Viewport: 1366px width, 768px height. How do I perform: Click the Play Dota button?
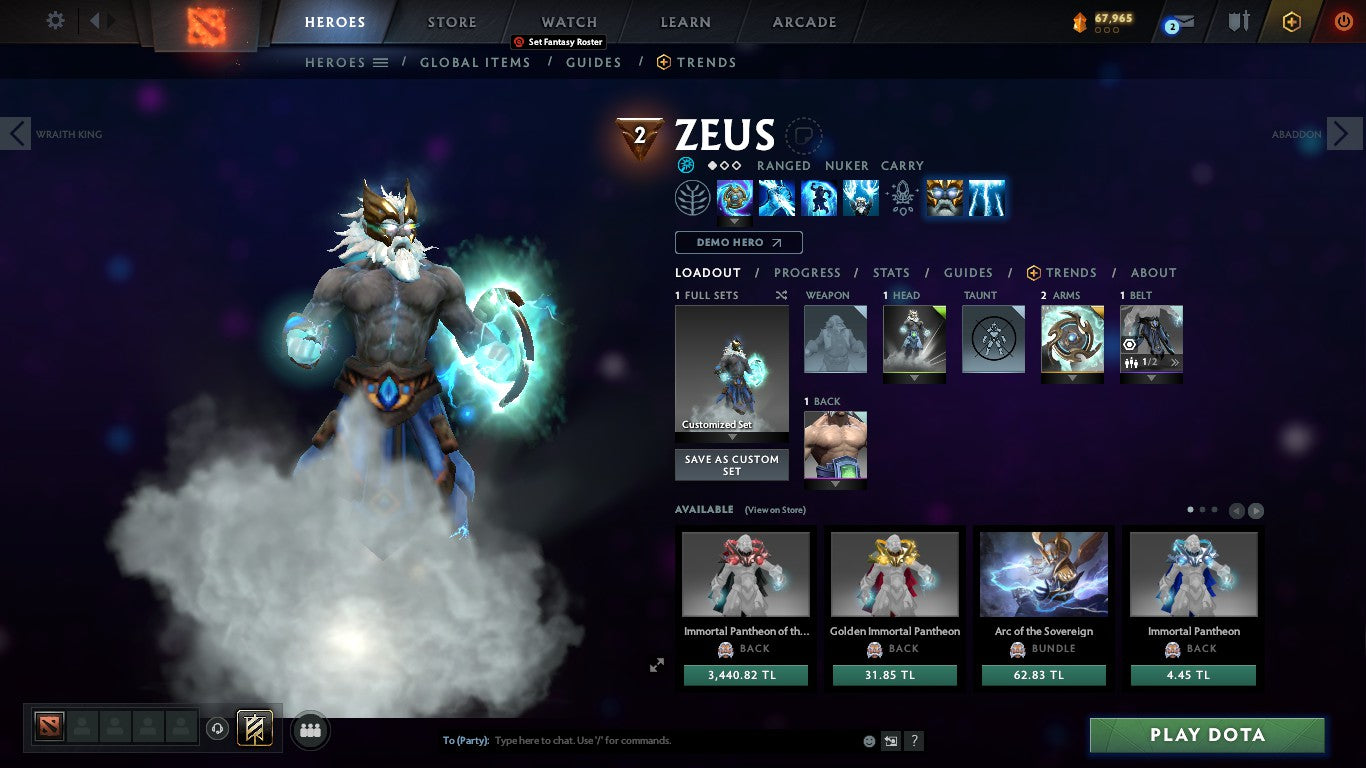coord(1206,734)
